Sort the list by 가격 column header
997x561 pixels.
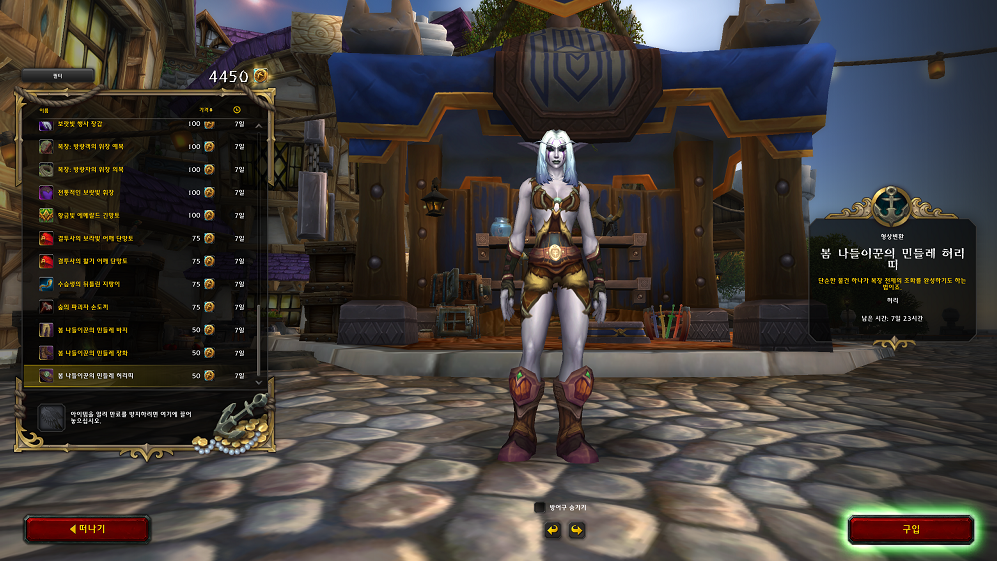(205, 109)
